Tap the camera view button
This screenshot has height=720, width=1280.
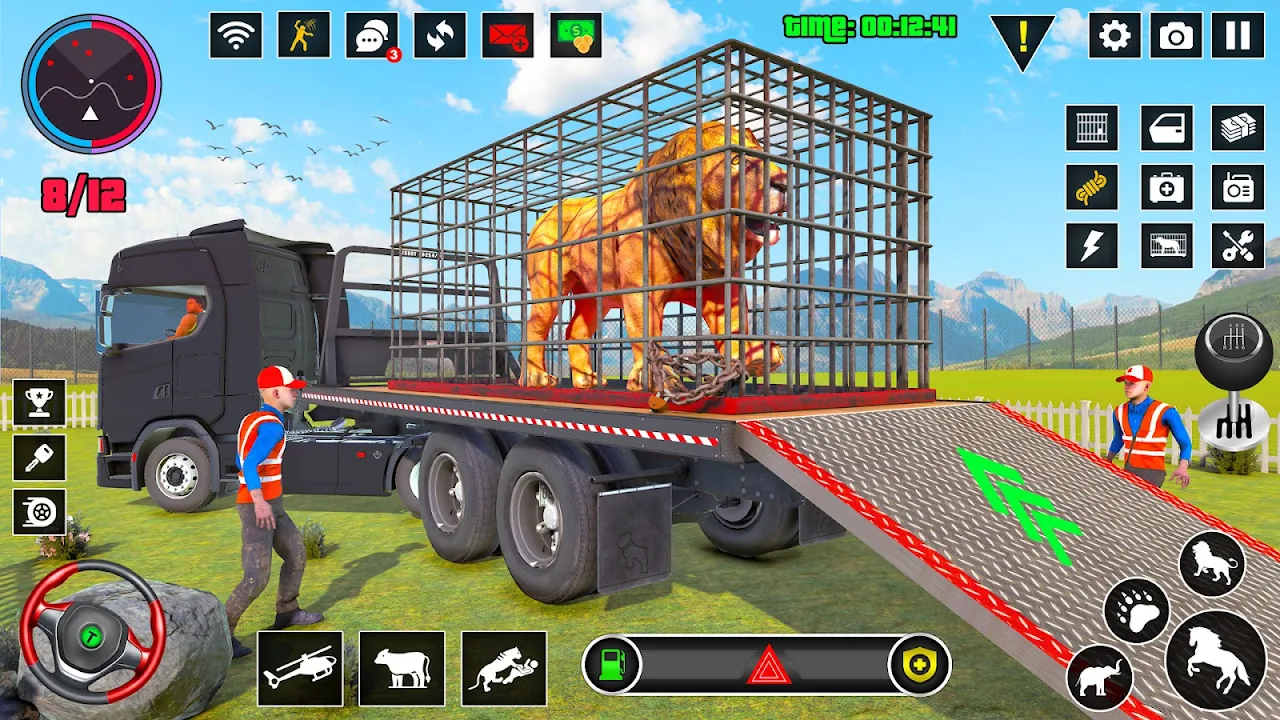(x=1176, y=36)
